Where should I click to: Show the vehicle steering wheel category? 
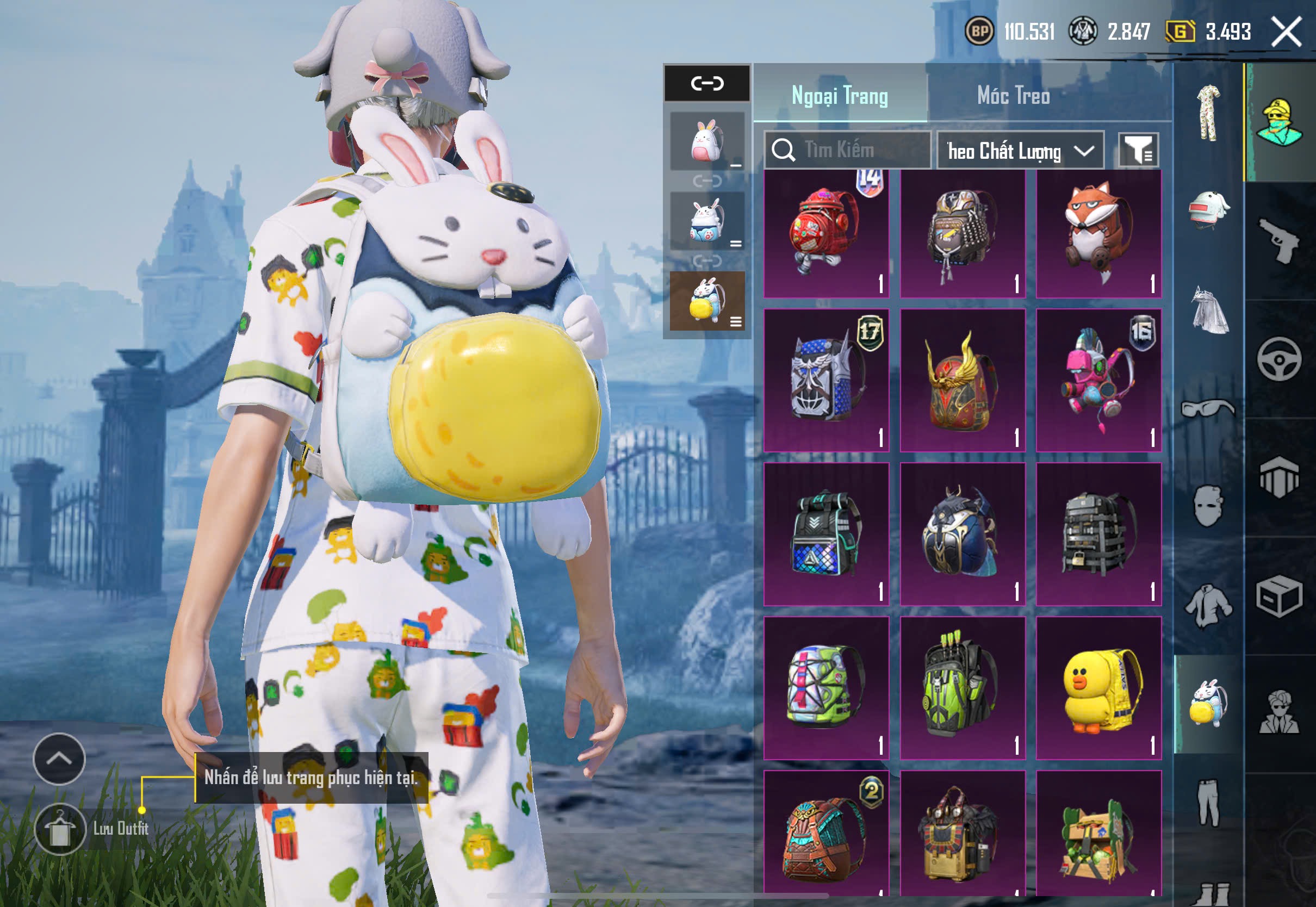click(x=1279, y=359)
